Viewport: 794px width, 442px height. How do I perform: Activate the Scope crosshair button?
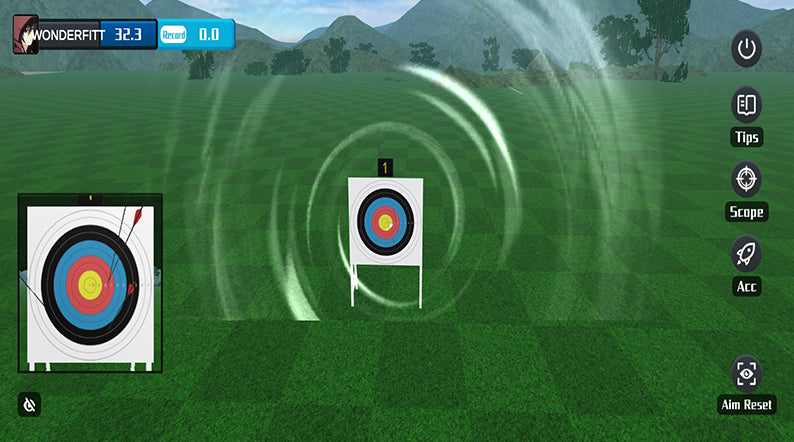[x=746, y=179]
